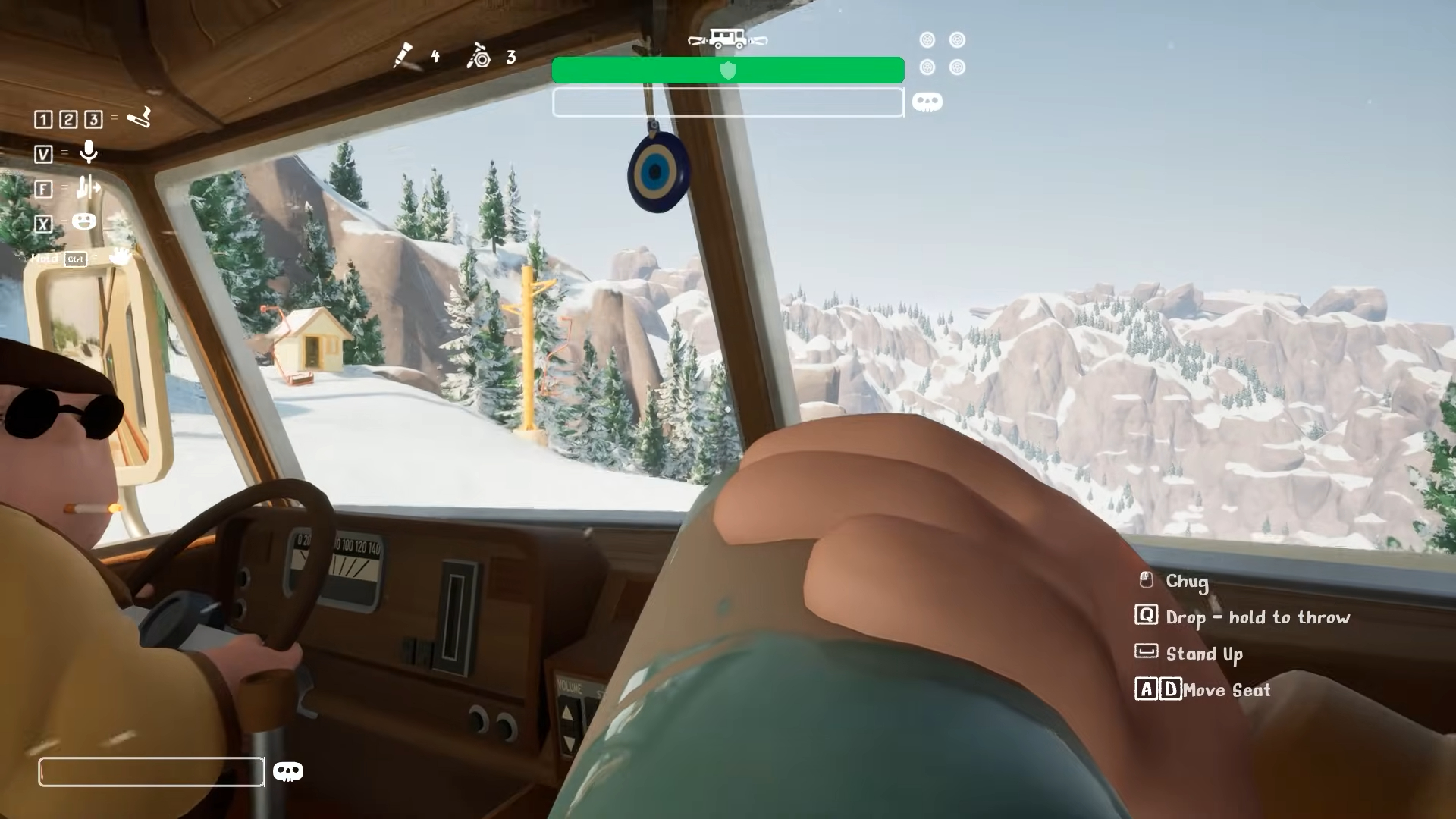Click the skull icon beside the player bar
The width and height of the screenshot is (1456, 819).
[x=287, y=772]
